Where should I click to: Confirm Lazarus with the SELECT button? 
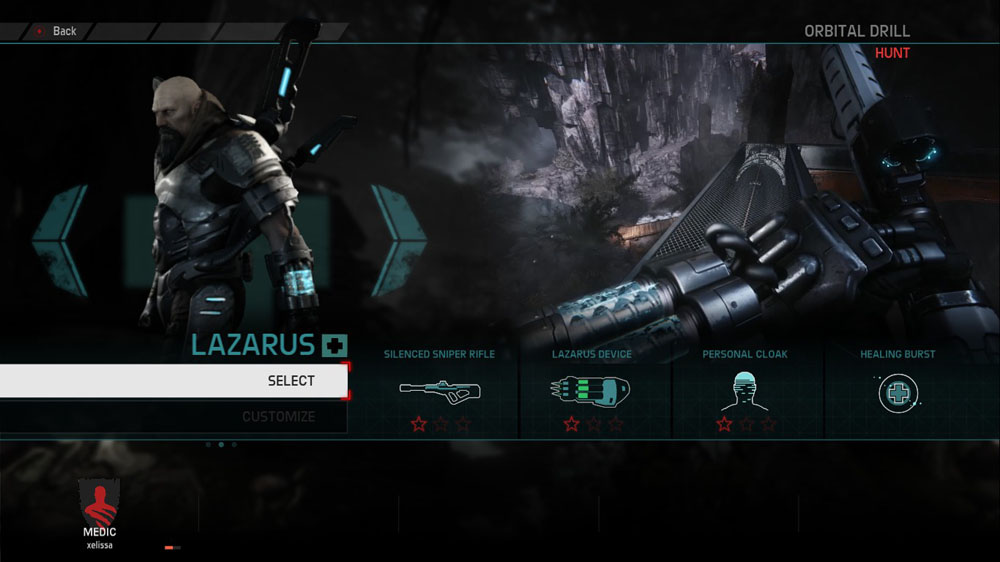pos(174,381)
